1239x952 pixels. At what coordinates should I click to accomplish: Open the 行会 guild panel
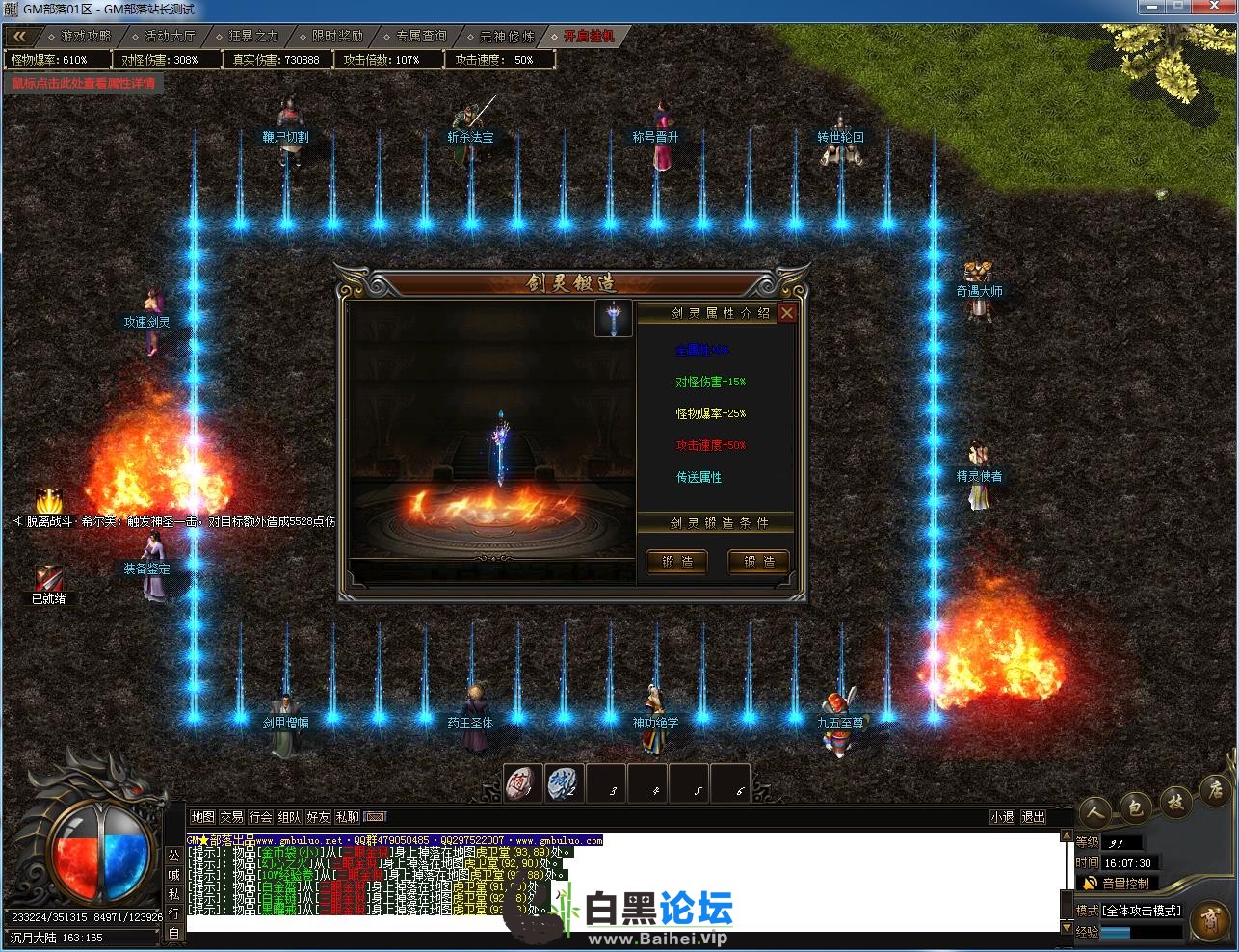coord(260,817)
